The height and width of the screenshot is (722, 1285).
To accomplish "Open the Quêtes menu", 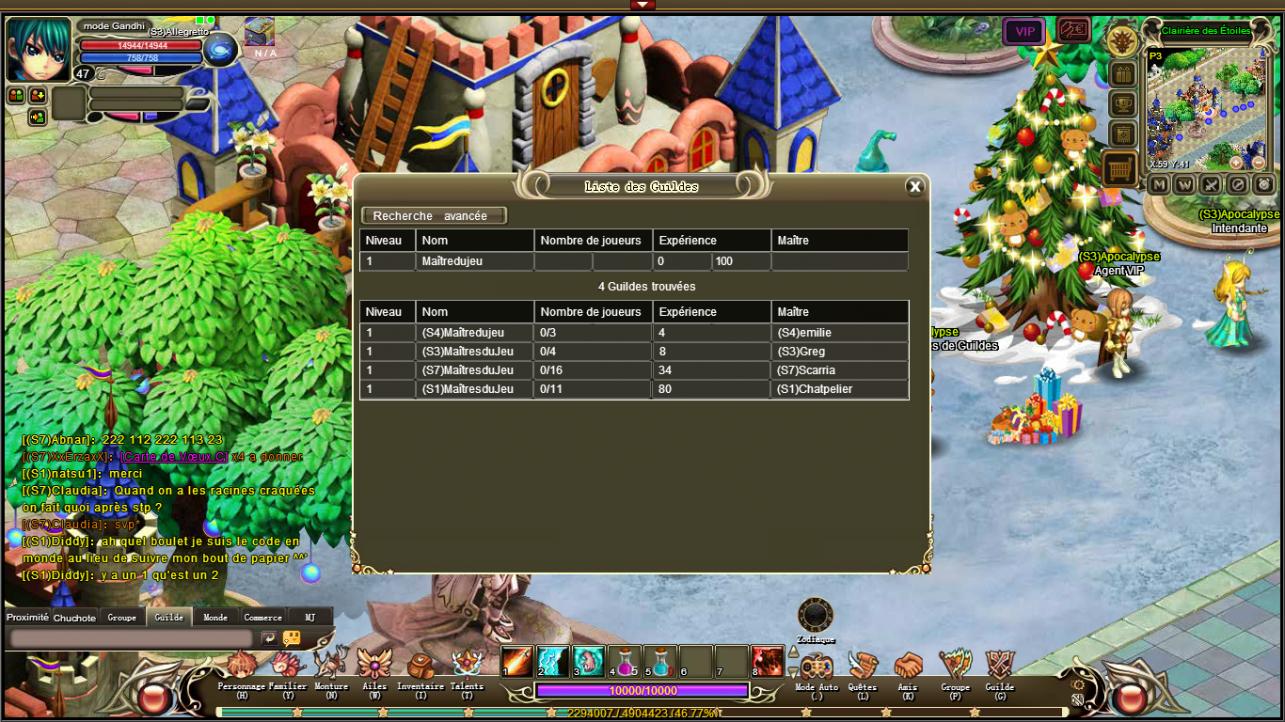I will [x=862, y=667].
